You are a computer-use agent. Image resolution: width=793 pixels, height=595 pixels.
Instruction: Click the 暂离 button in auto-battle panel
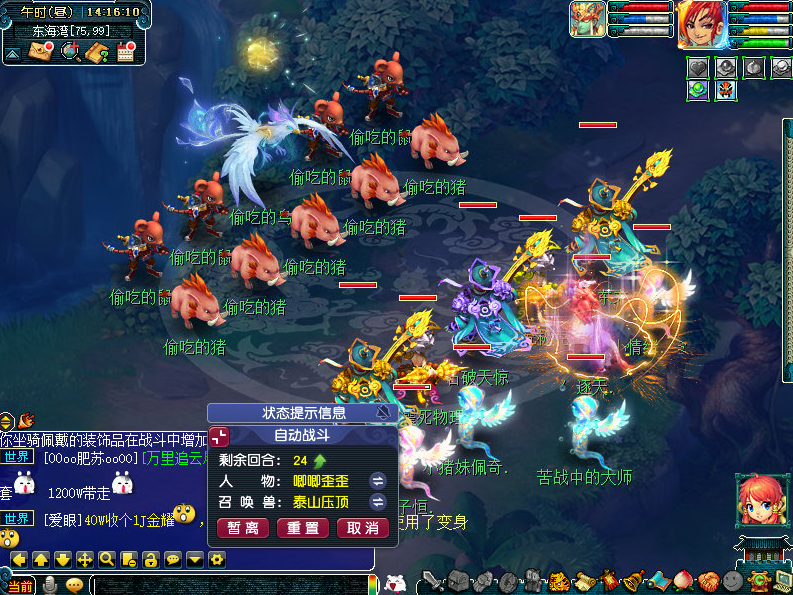[241, 528]
